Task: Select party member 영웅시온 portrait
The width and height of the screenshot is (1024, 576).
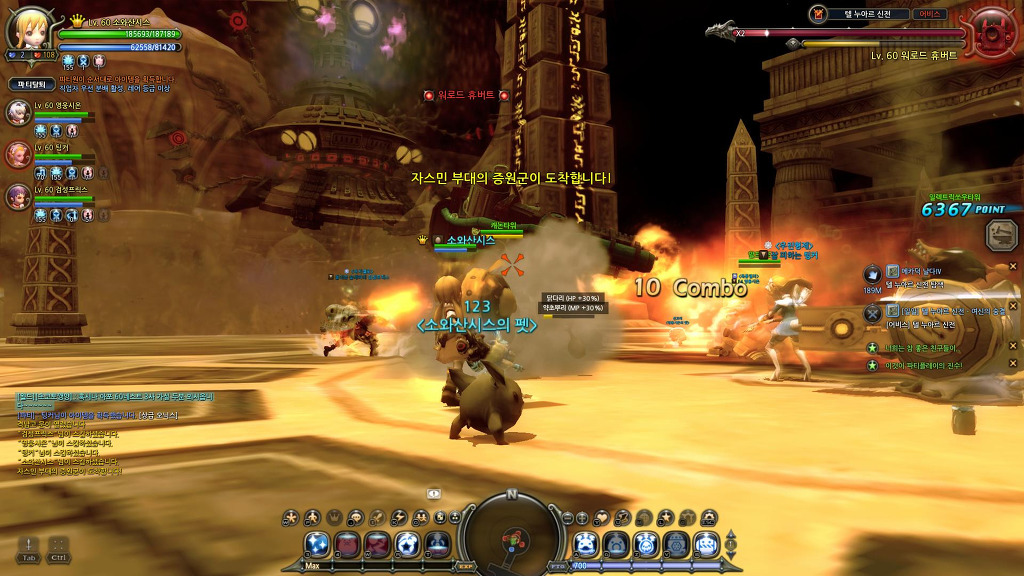Action: 19,112
